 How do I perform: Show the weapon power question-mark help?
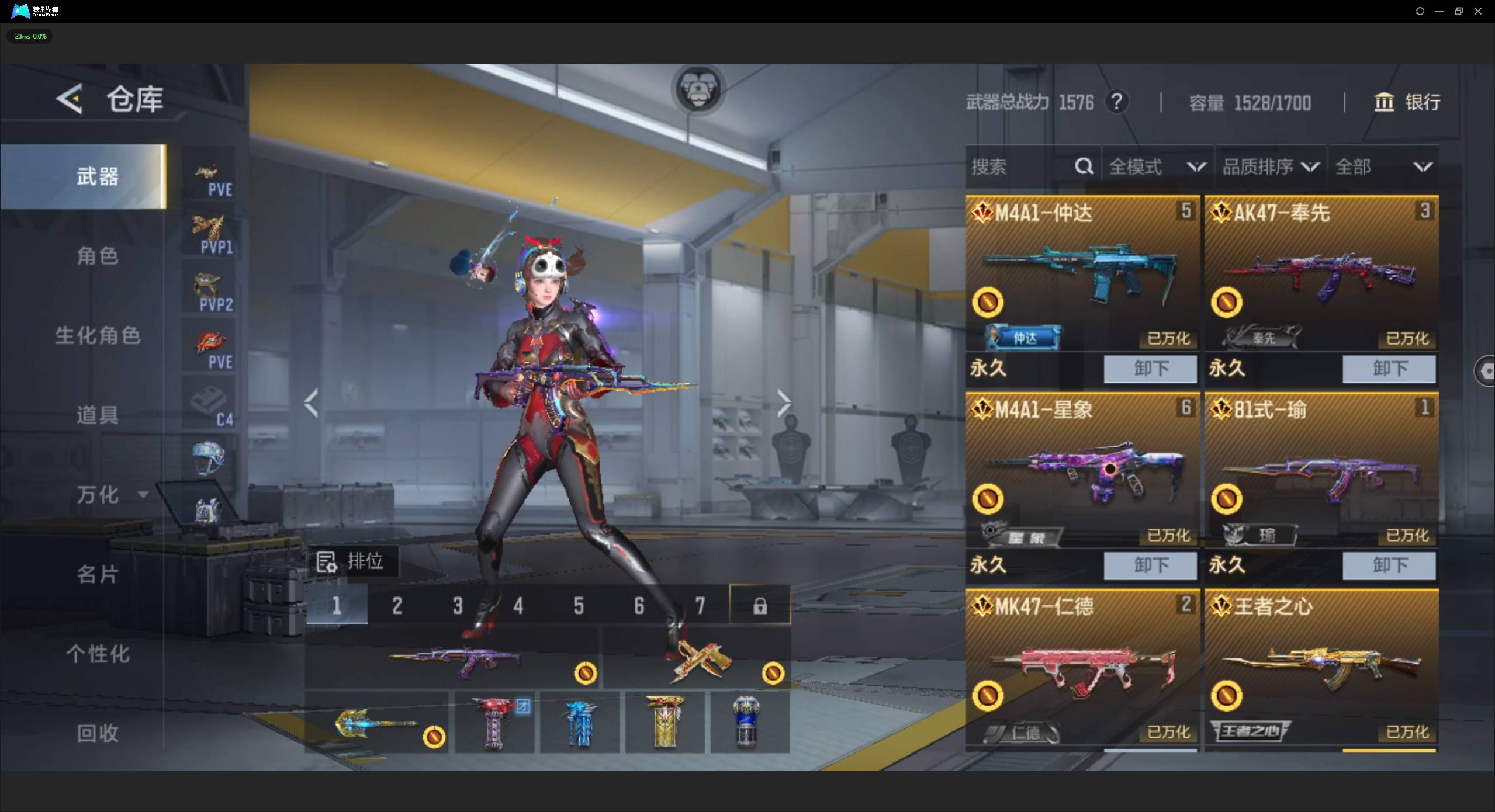click(1116, 102)
